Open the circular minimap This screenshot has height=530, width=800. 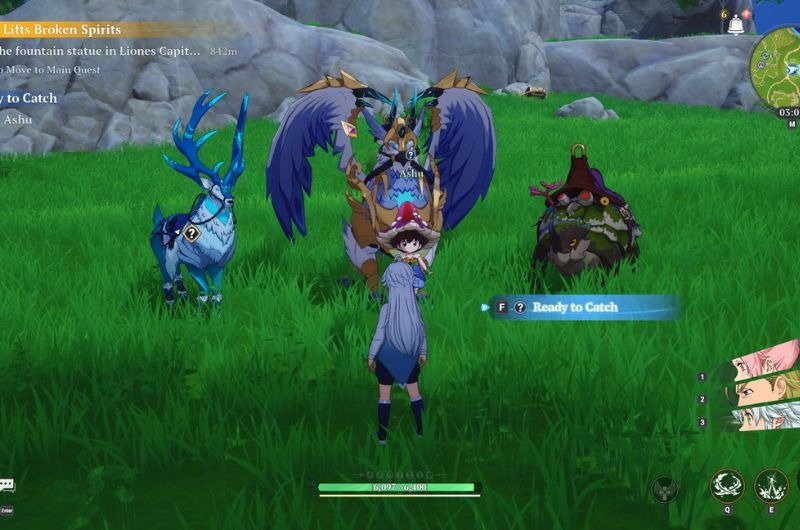[778, 66]
